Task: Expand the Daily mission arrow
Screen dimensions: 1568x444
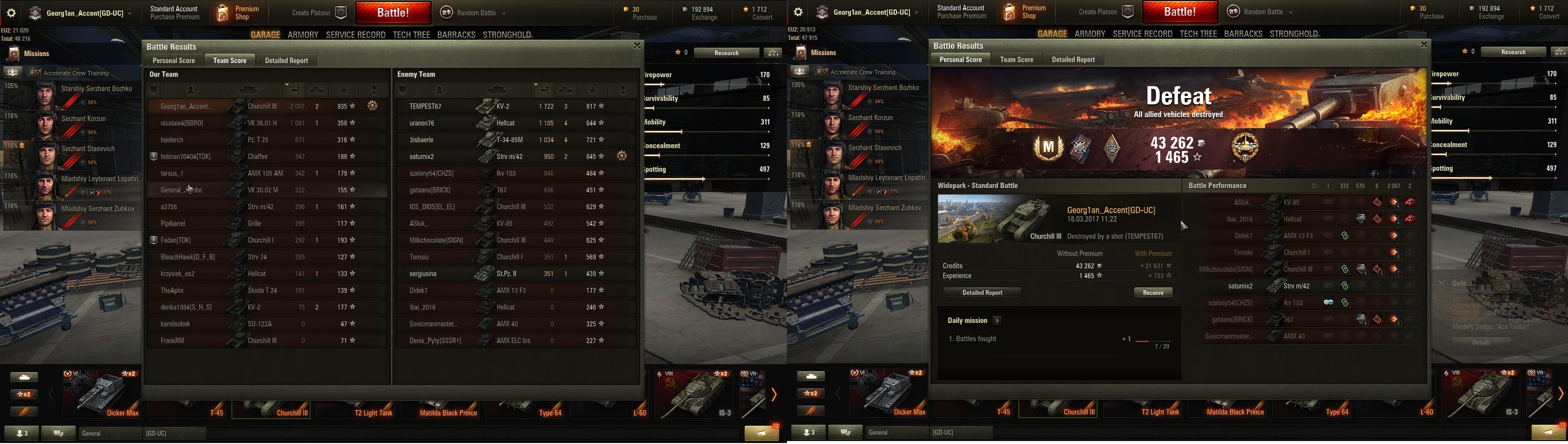Action: pos(997,320)
